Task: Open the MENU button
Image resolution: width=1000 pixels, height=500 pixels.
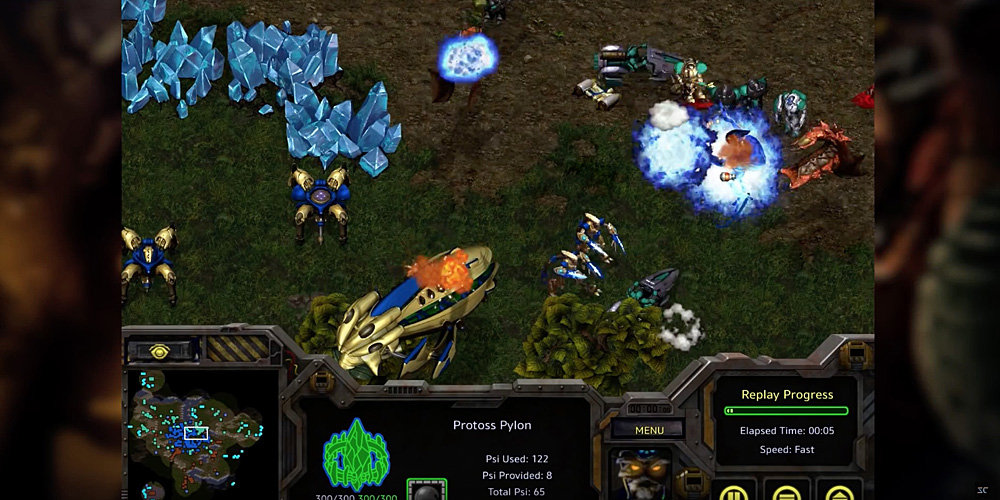Action: tap(649, 431)
